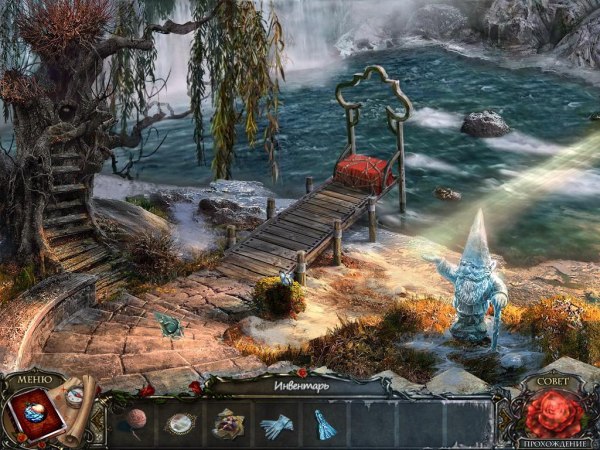Select the blue gloves in inventory
600x450 pixels.
(274, 426)
